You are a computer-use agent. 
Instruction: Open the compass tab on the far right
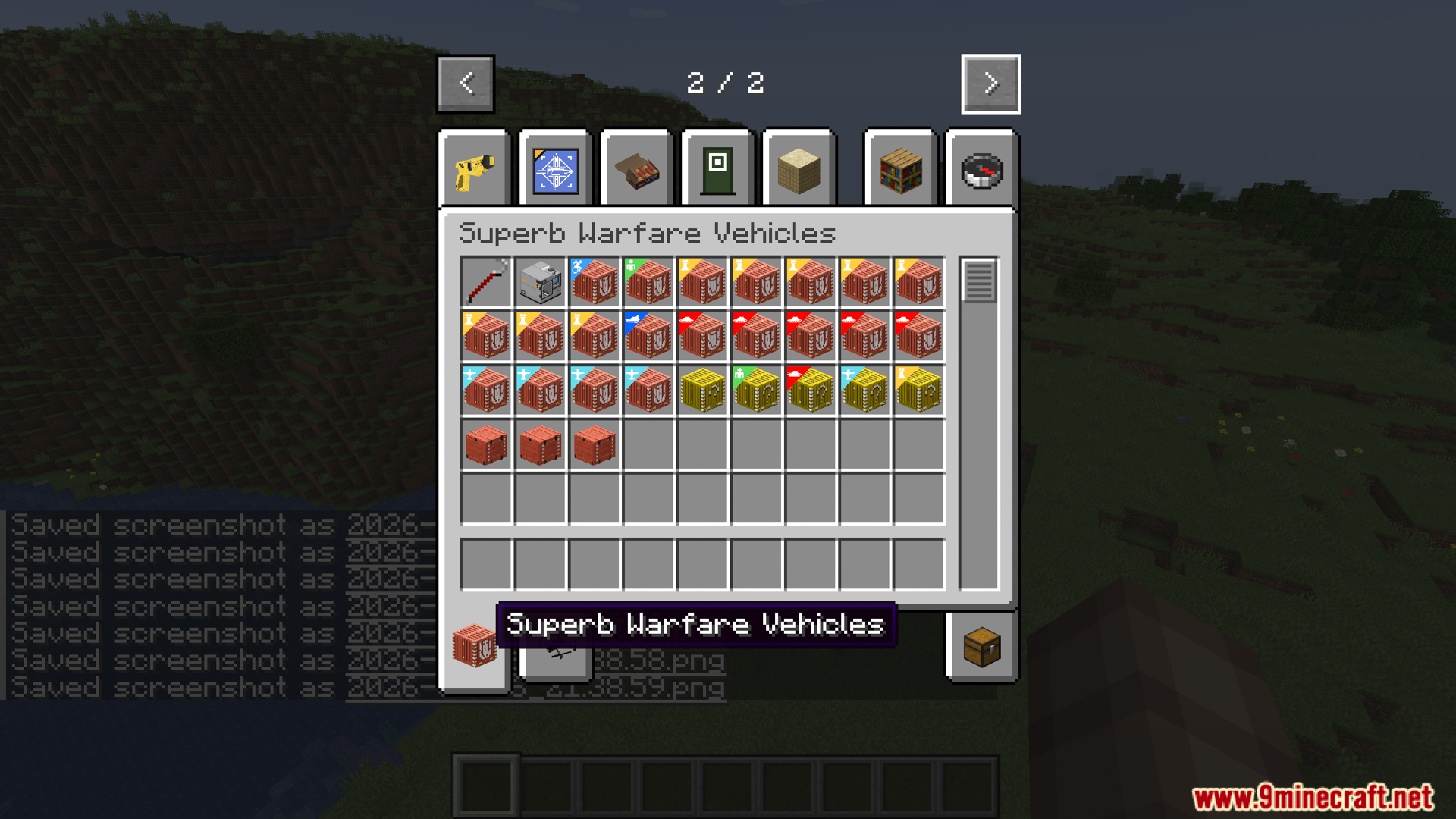[981, 168]
